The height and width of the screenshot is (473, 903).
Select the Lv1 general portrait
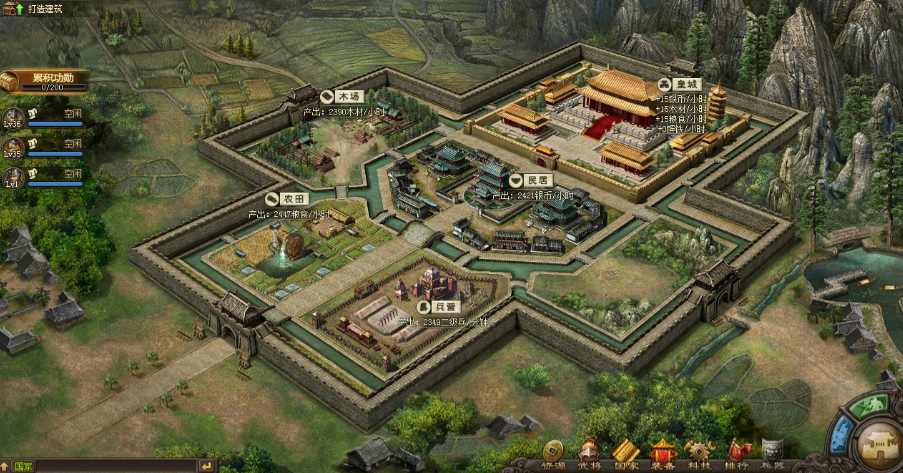[x=14, y=176]
